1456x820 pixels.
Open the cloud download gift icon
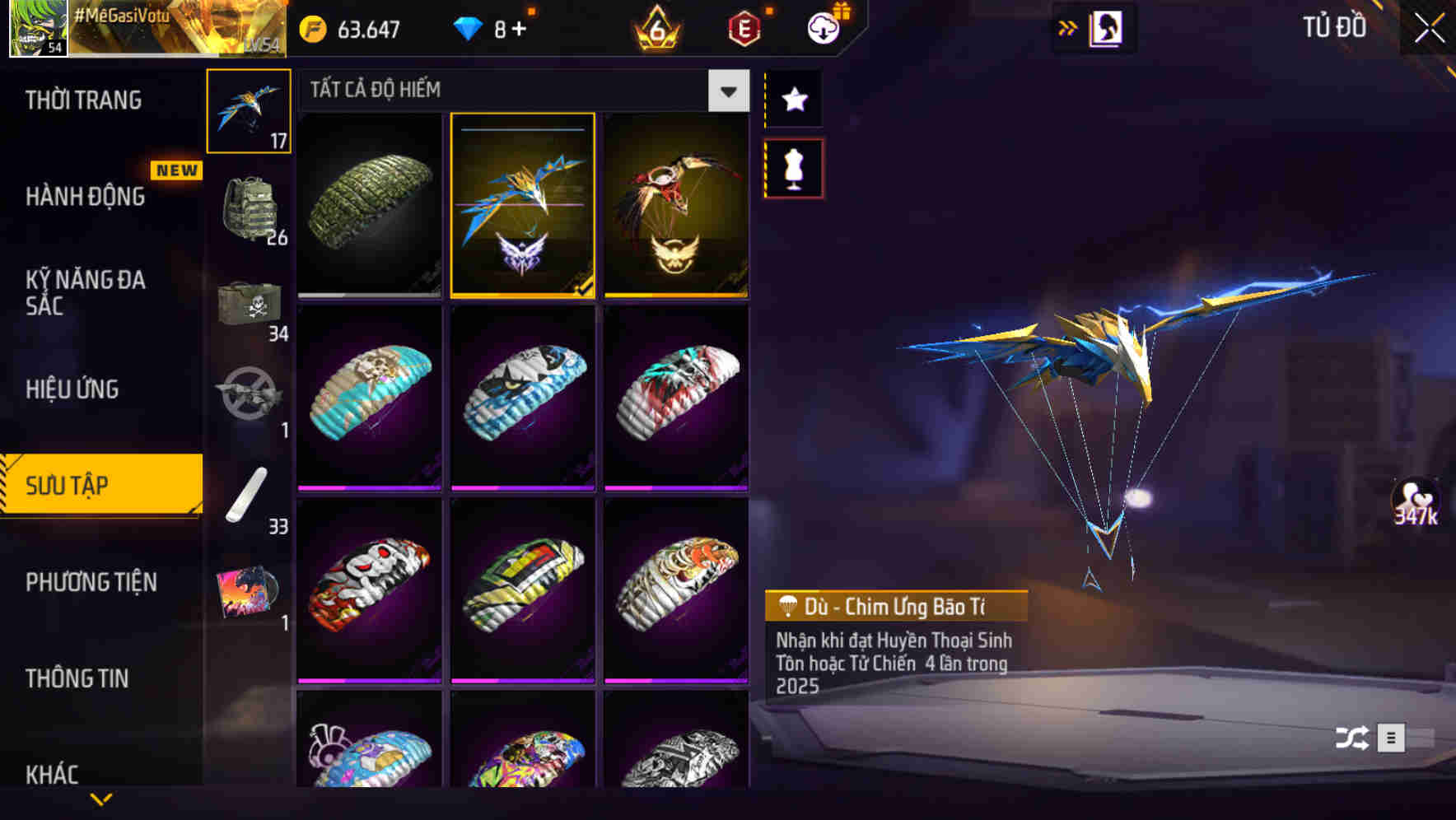pos(823,26)
